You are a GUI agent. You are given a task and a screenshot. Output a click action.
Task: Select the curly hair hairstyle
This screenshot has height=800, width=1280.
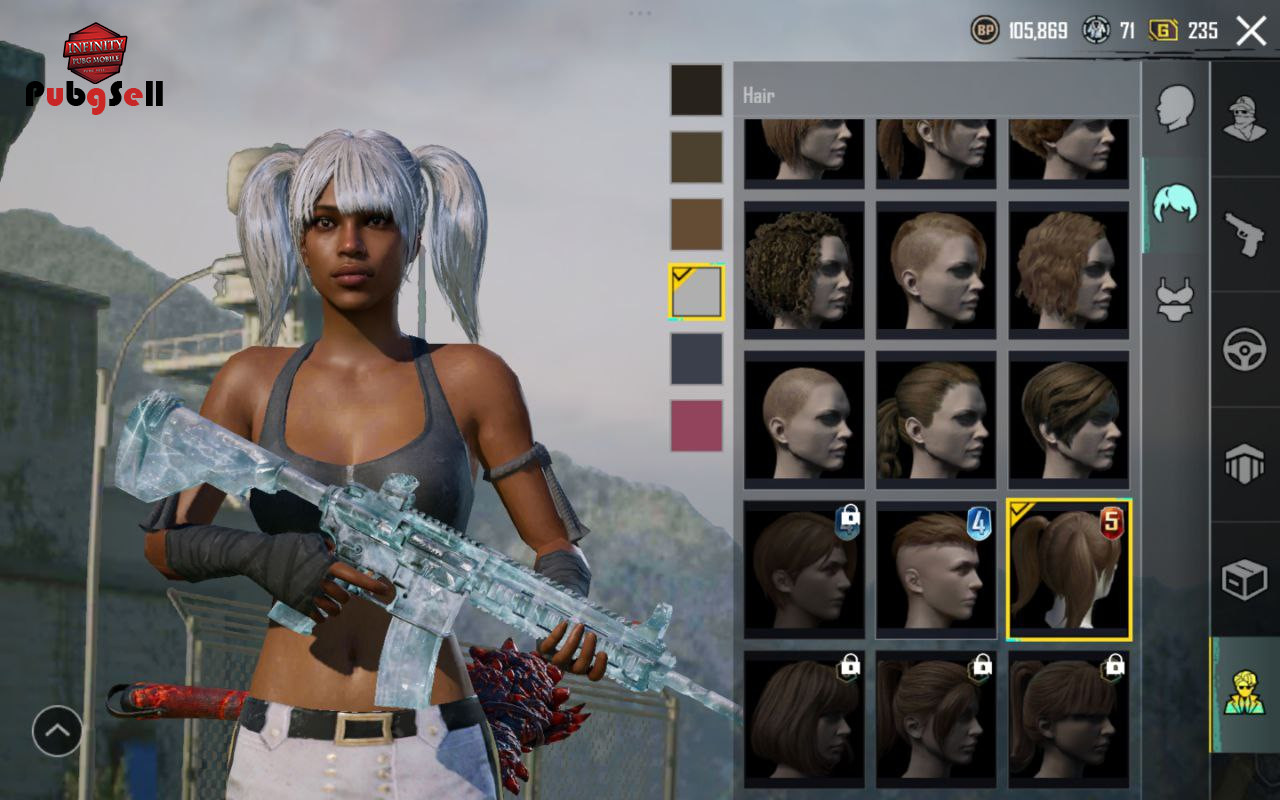(x=804, y=270)
